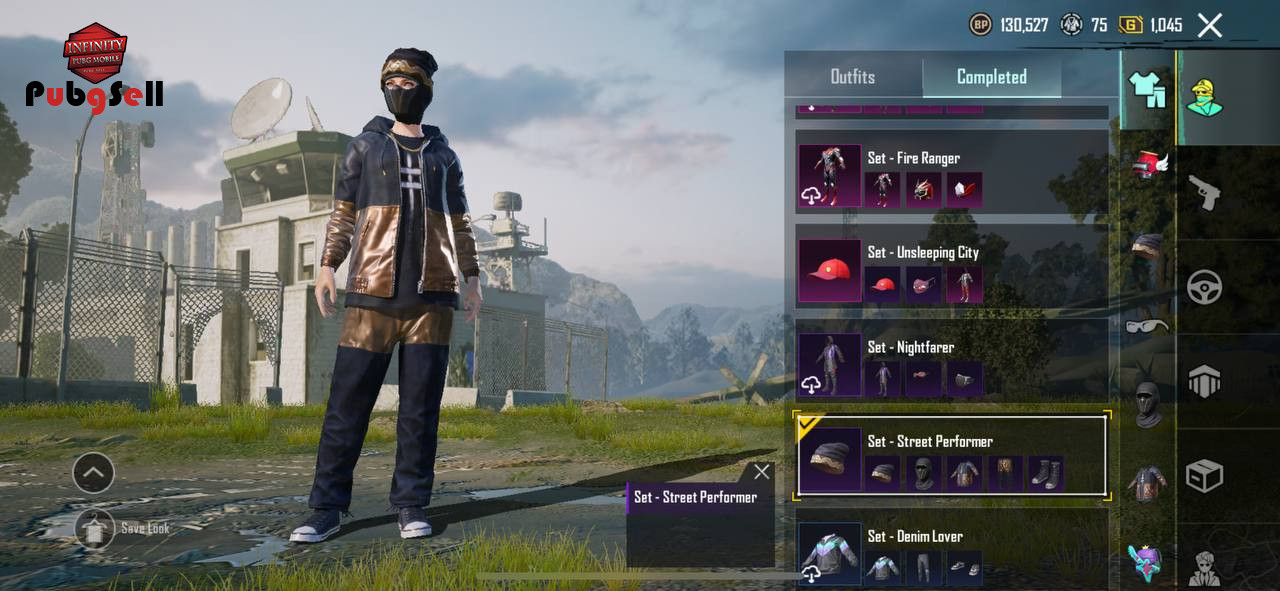Open the pistol weapons category
The height and width of the screenshot is (591, 1280).
point(1204,192)
